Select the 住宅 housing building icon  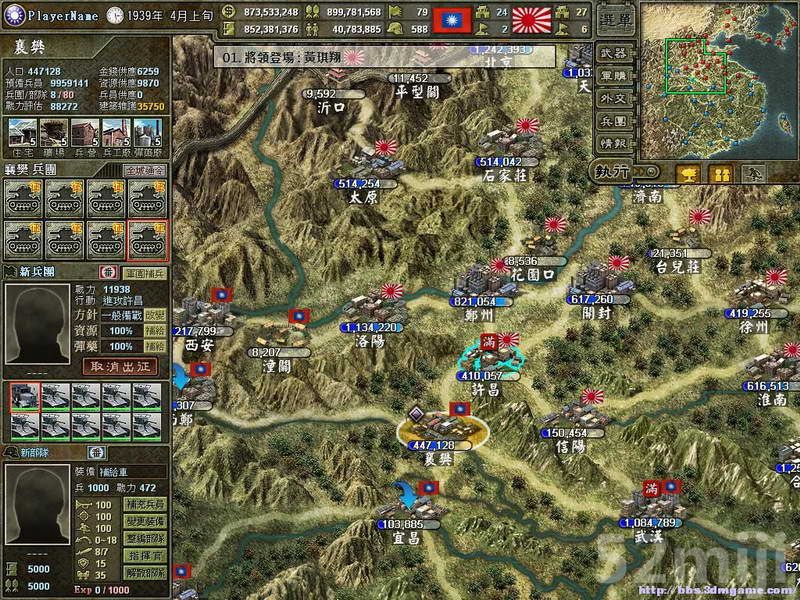[x=20, y=133]
